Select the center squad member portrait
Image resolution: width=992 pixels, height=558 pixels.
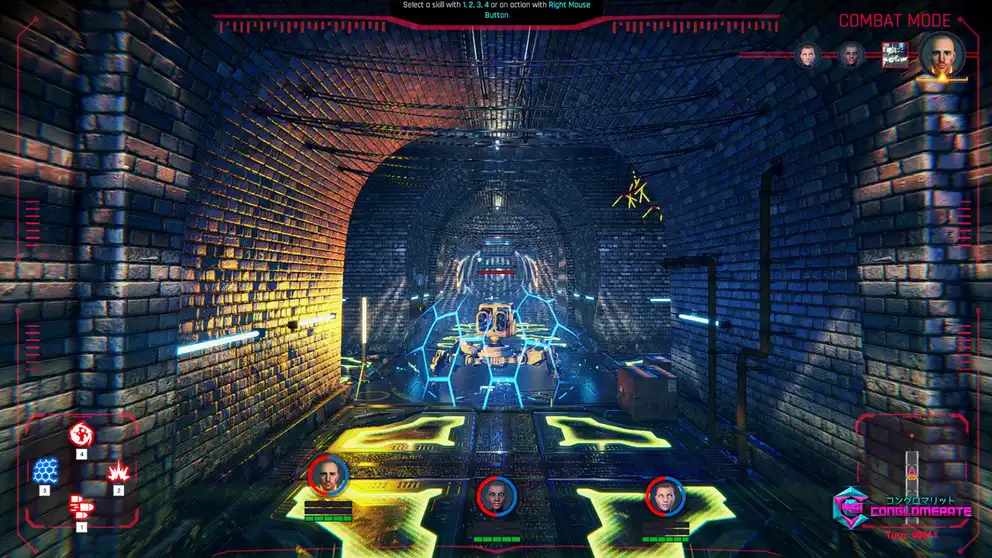(x=495, y=496)
